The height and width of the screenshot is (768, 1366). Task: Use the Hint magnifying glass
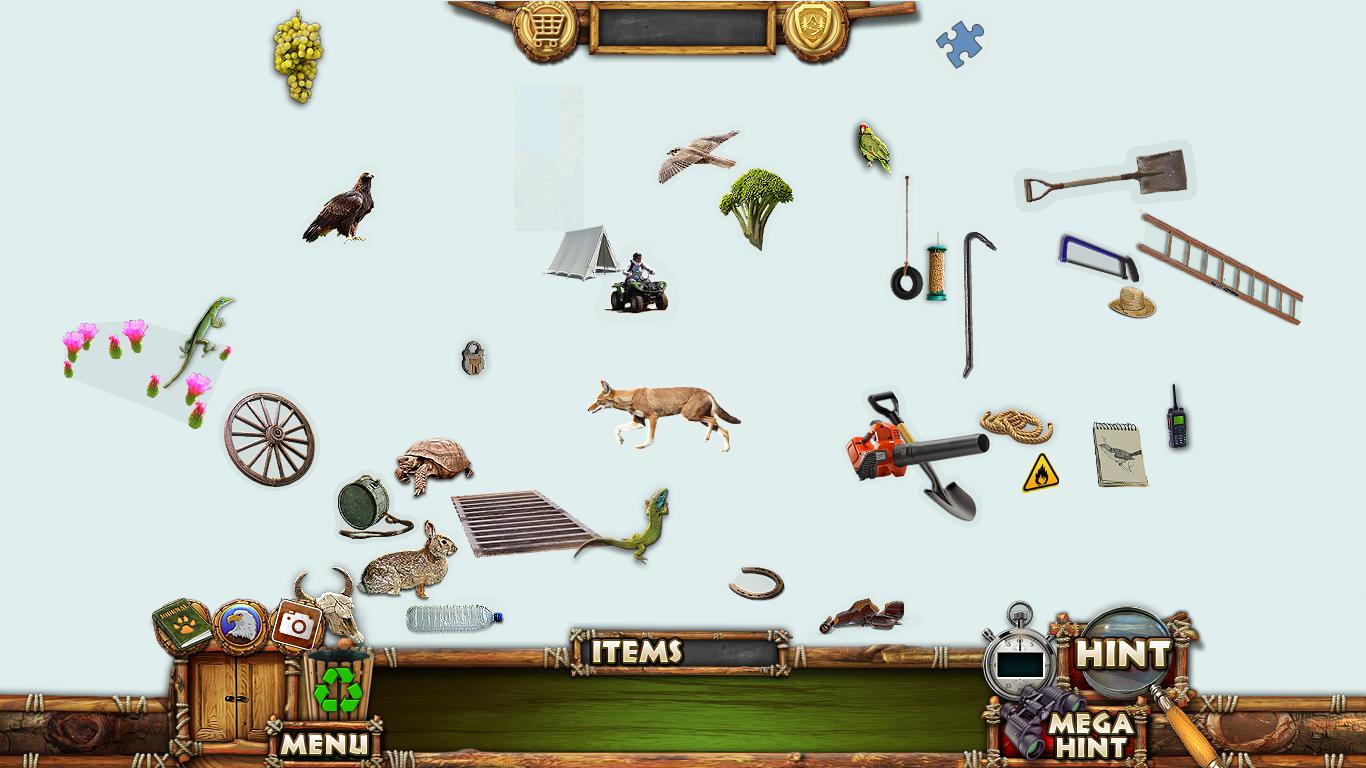[x=1121, y=655]
